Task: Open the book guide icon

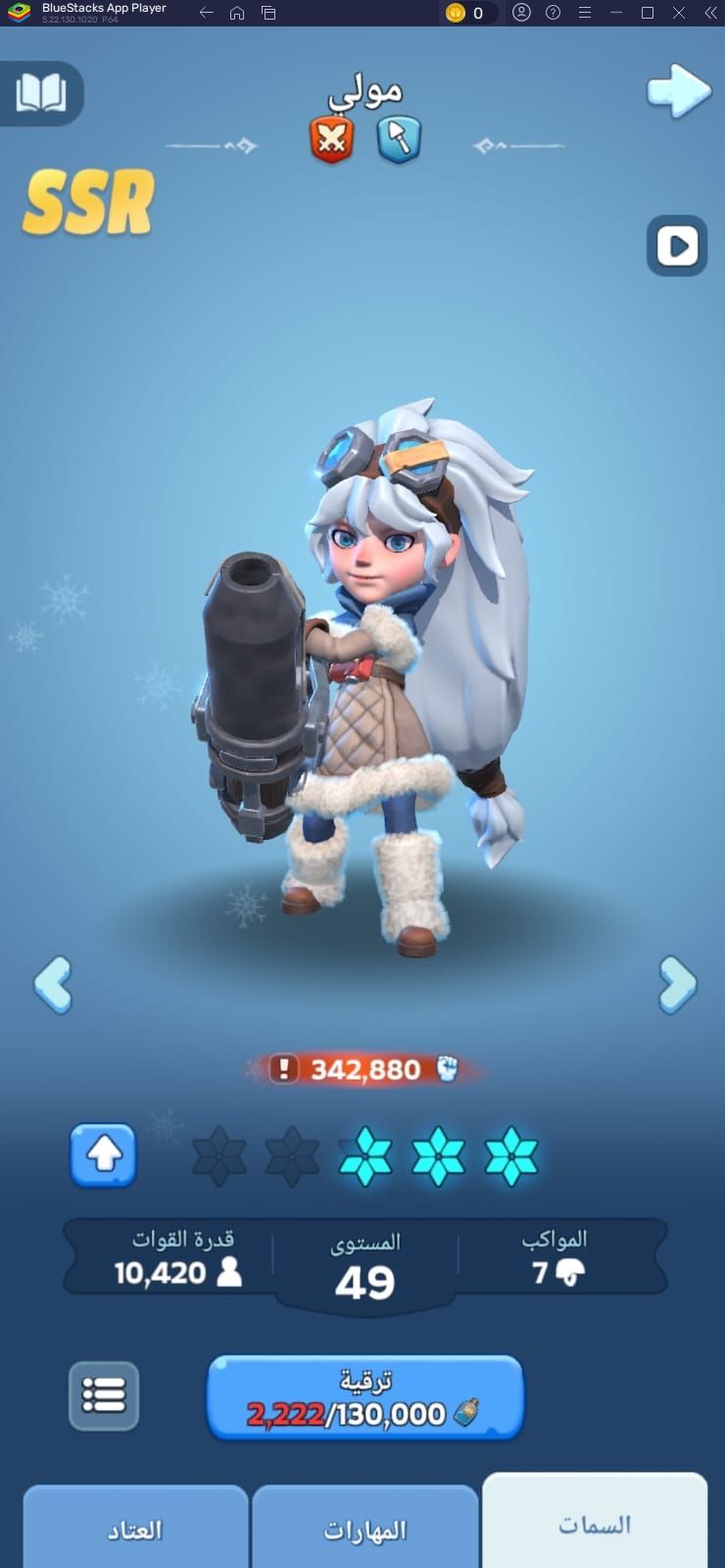Action: click(40, 94)
